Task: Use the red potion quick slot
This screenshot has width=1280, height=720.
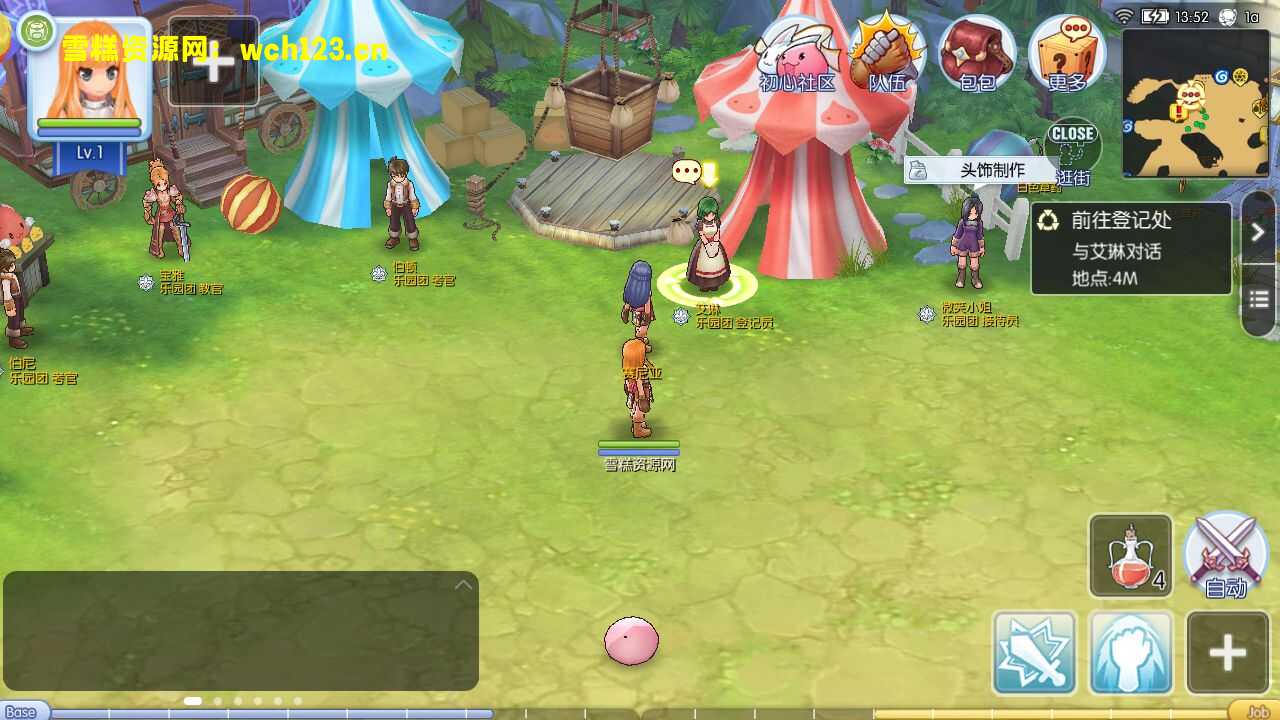Action: (1130, 556)
